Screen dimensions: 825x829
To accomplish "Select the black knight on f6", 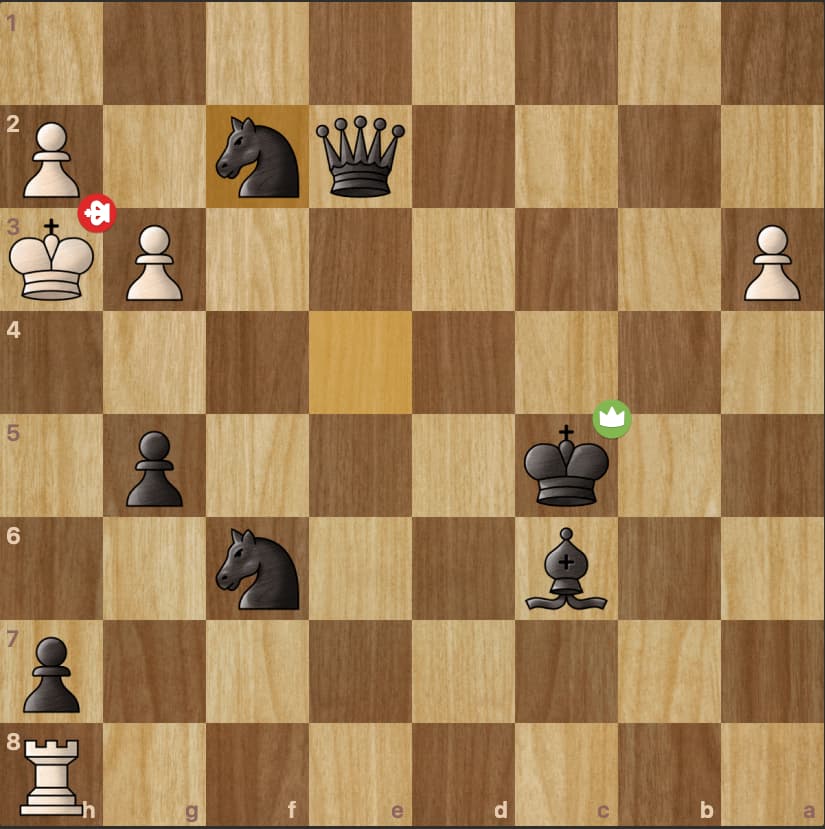I will [x=257, y=569].
